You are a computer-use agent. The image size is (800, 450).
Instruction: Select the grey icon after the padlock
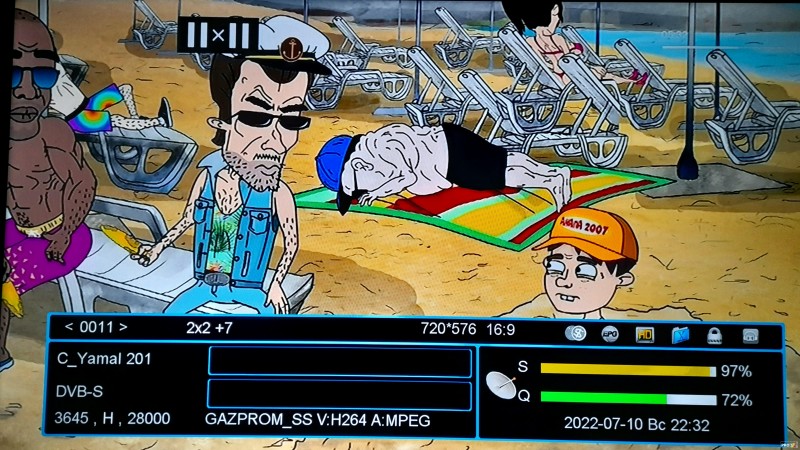pos(750,335)
